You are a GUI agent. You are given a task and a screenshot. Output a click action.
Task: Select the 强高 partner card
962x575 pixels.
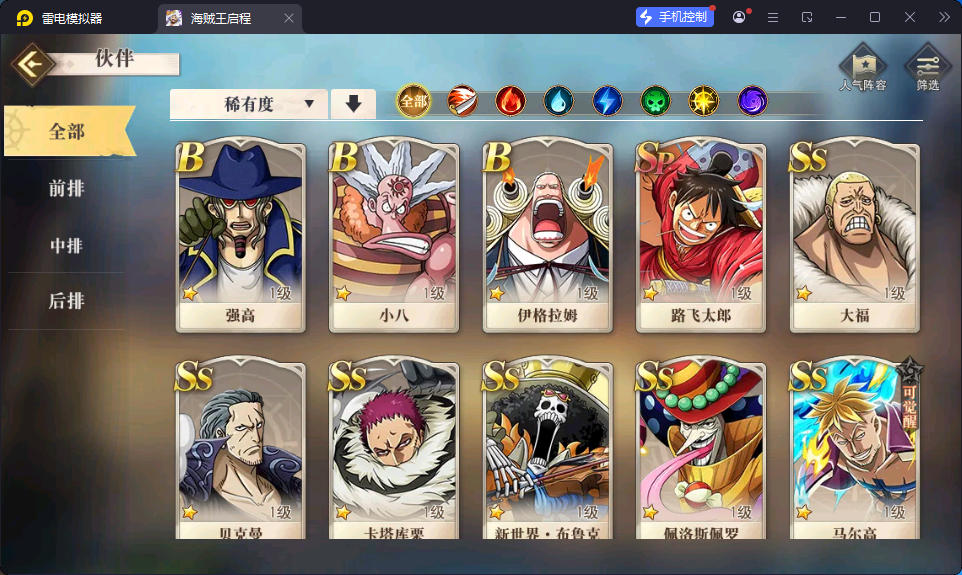pos(240,237)
